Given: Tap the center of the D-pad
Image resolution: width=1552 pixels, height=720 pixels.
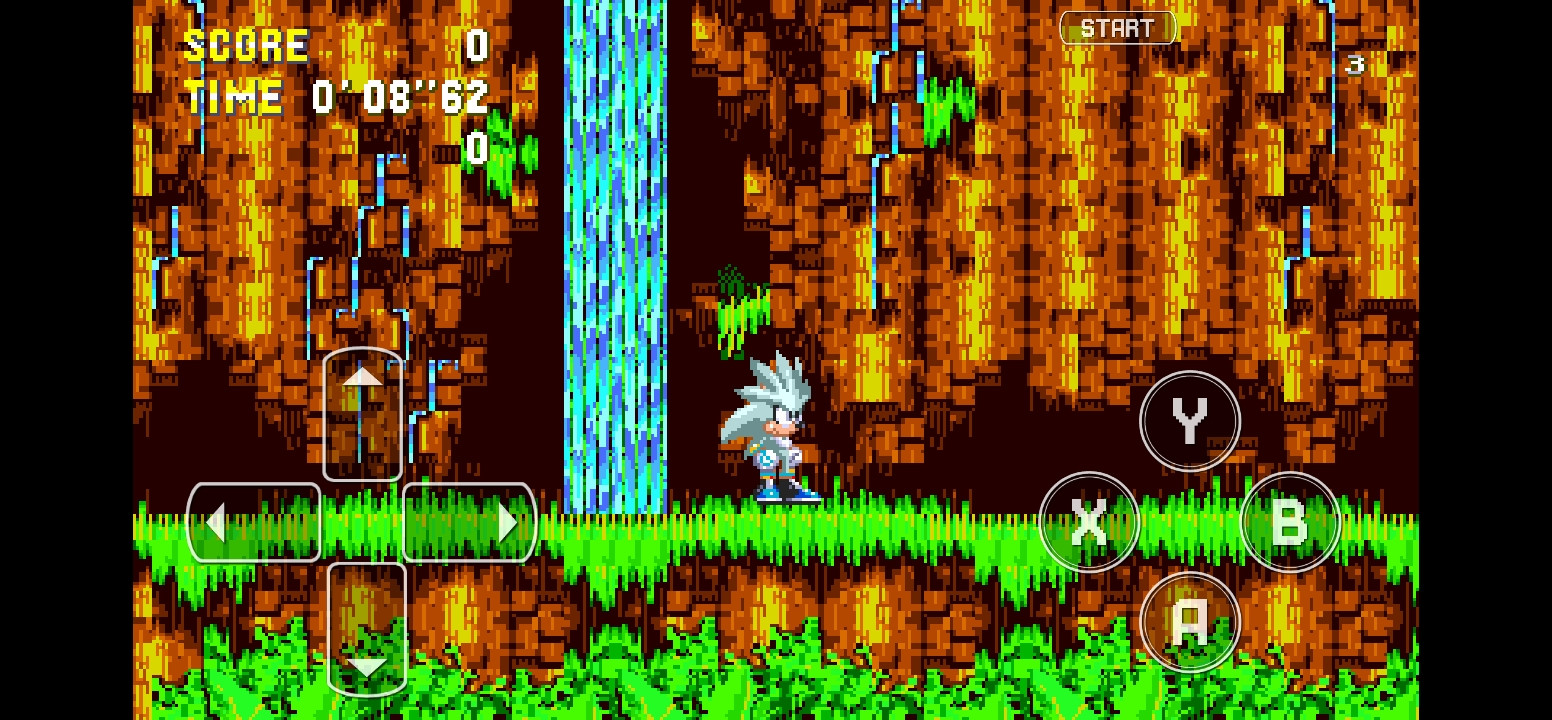Looking at the screenshot, I should click(x=362, y=522).
